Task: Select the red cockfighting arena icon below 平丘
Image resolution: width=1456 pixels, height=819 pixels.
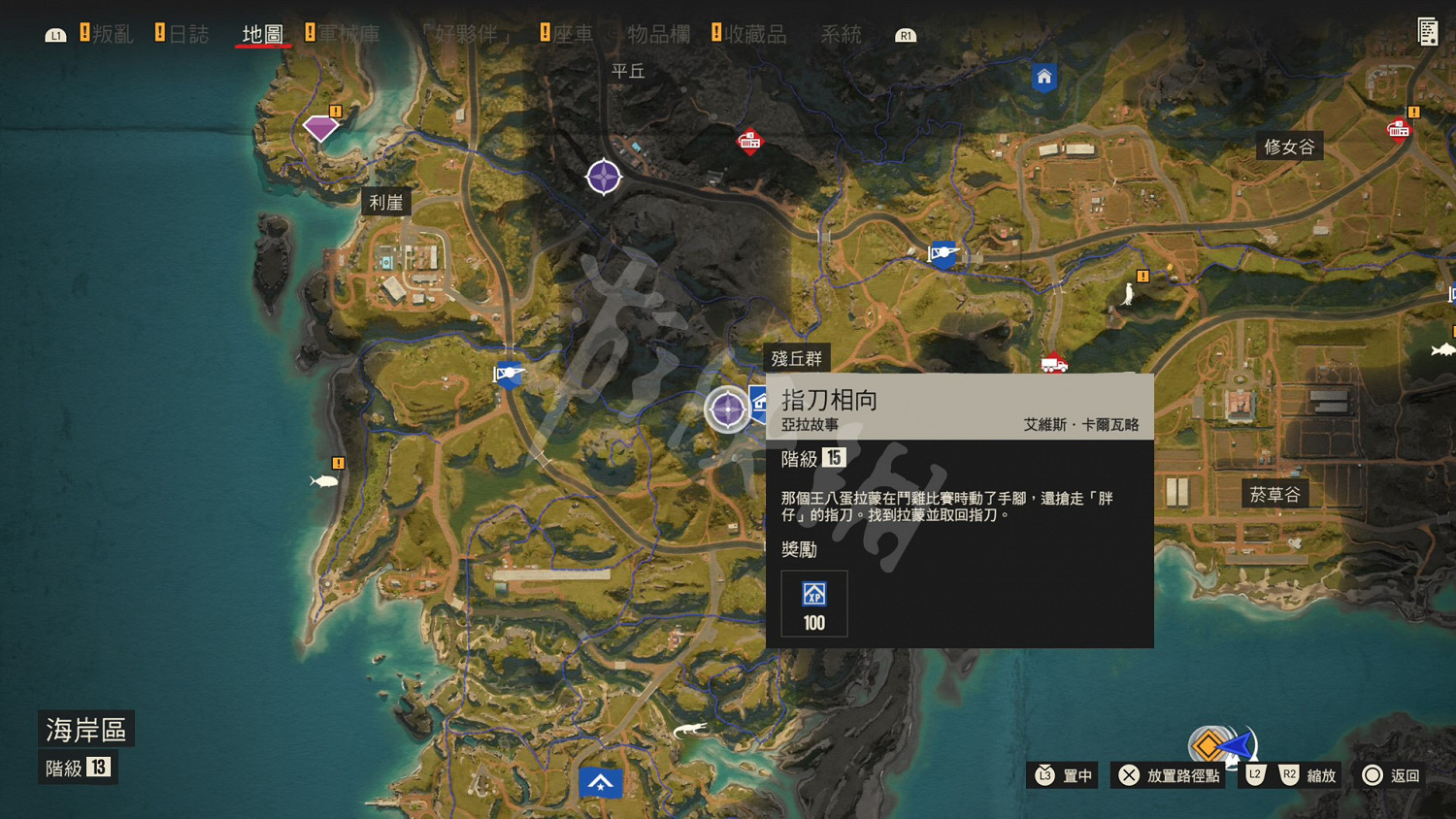Action: point(748,142)
